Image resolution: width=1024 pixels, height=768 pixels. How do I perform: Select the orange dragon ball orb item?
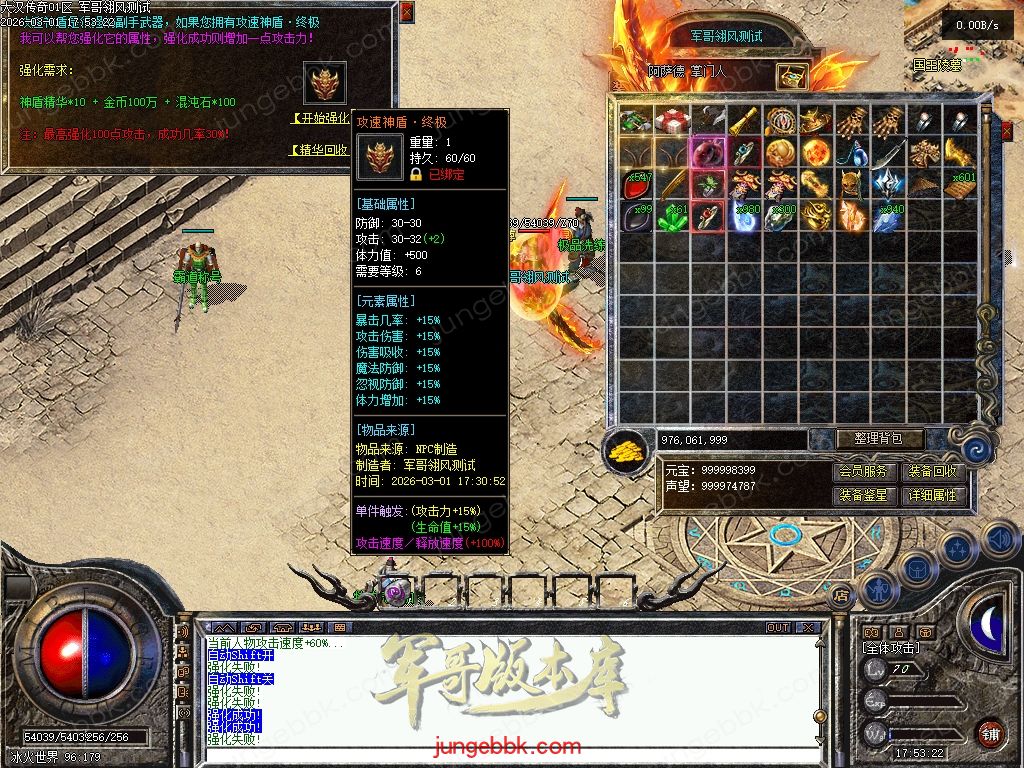tap(816, 153)
